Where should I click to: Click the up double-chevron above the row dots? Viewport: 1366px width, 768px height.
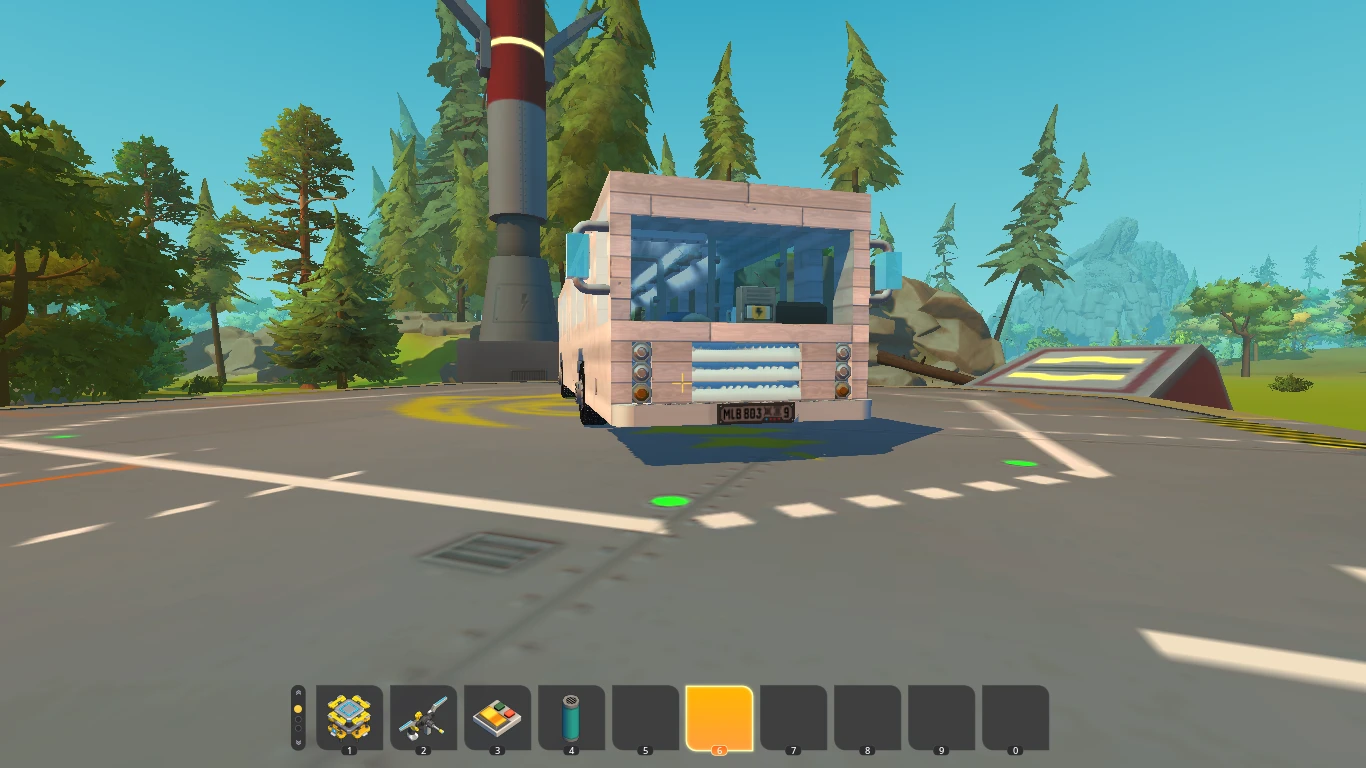[x=297, y=692]
